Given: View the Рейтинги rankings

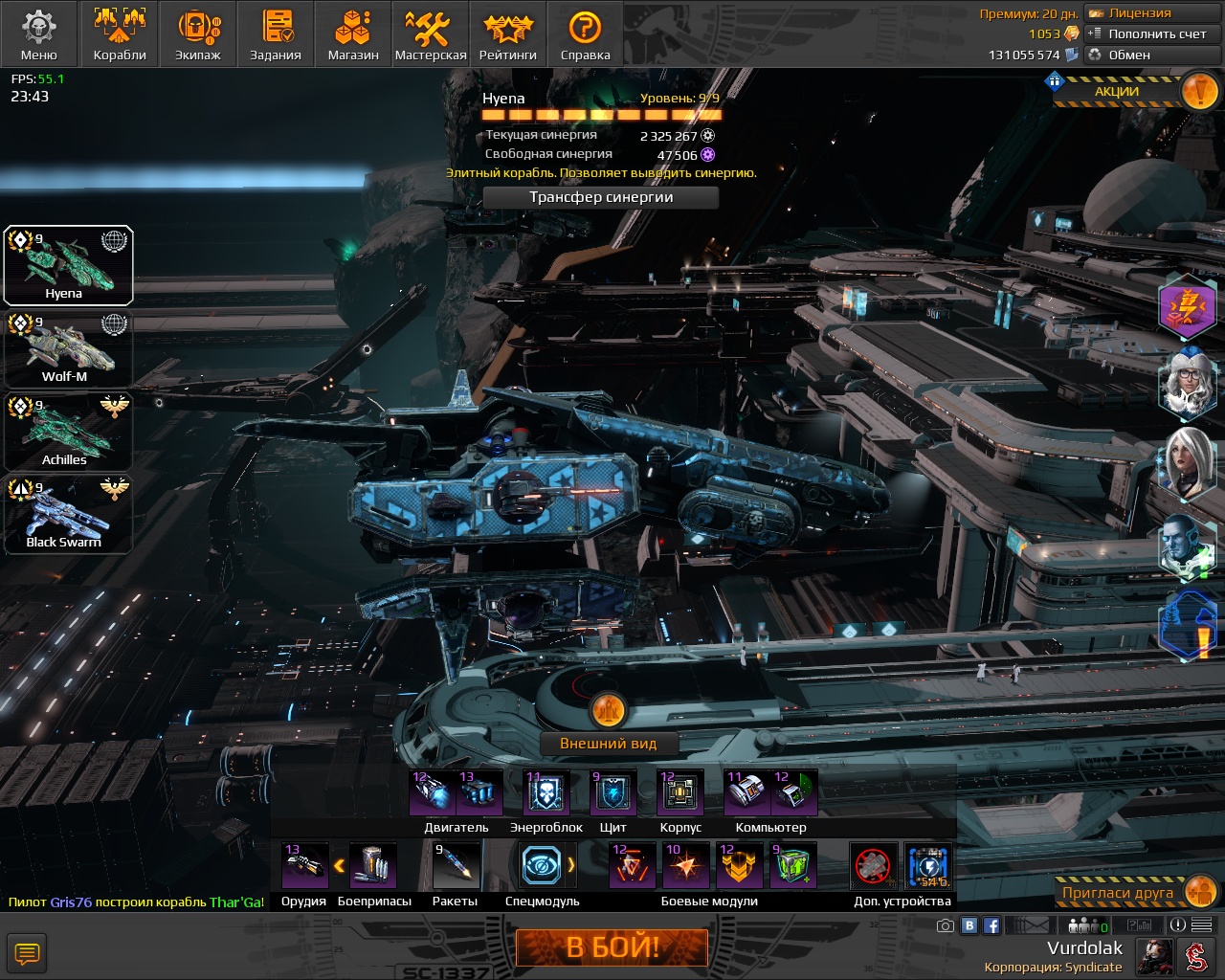Looking at the screenshot, I should point(508,34).
